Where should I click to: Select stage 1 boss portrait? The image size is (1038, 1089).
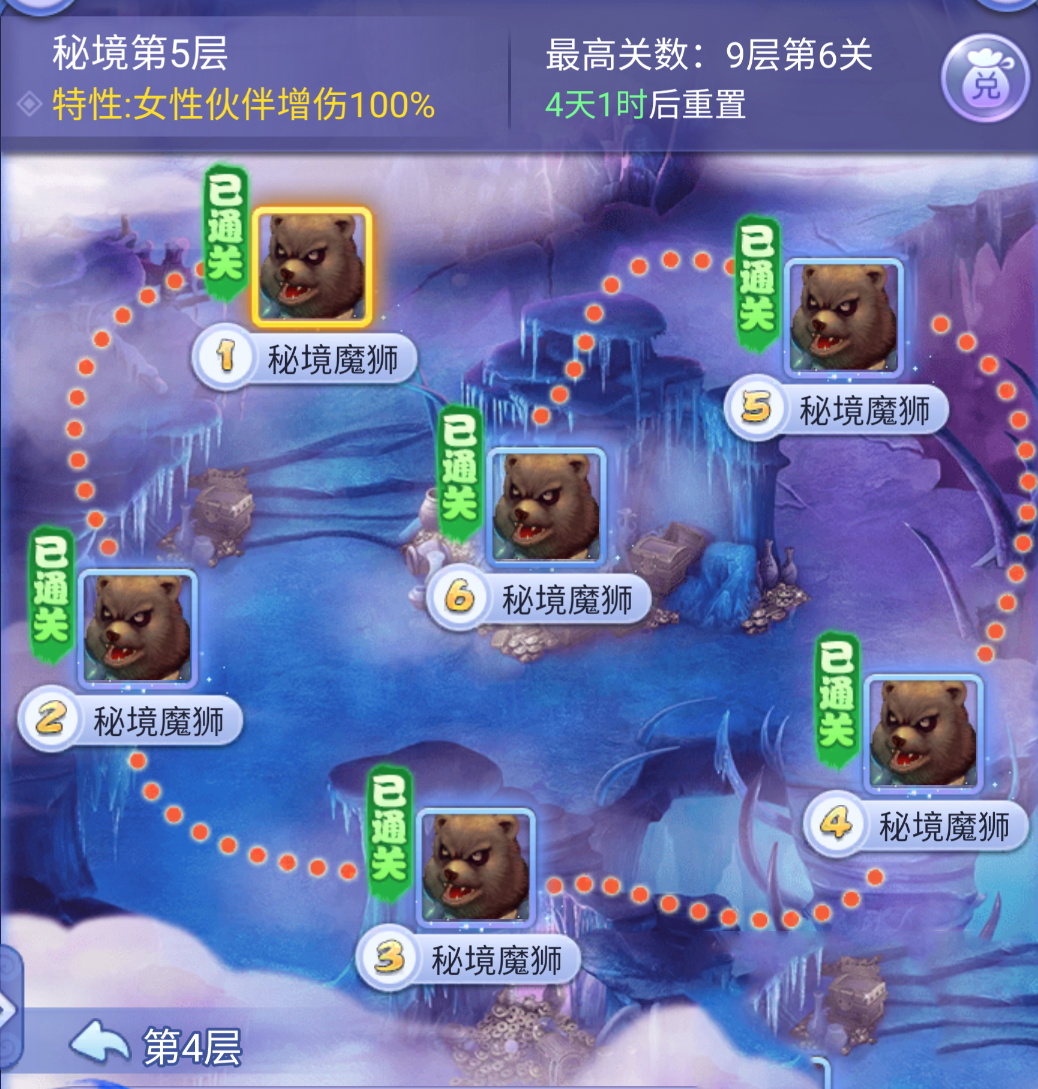pyautogui.click(x=311, y=266)
